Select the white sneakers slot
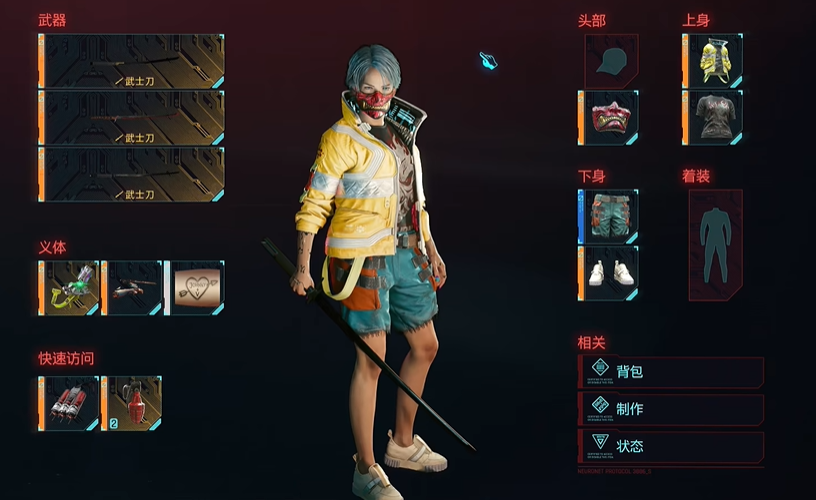The width and height of the screenshot is (816, 500). click(610, 273)
